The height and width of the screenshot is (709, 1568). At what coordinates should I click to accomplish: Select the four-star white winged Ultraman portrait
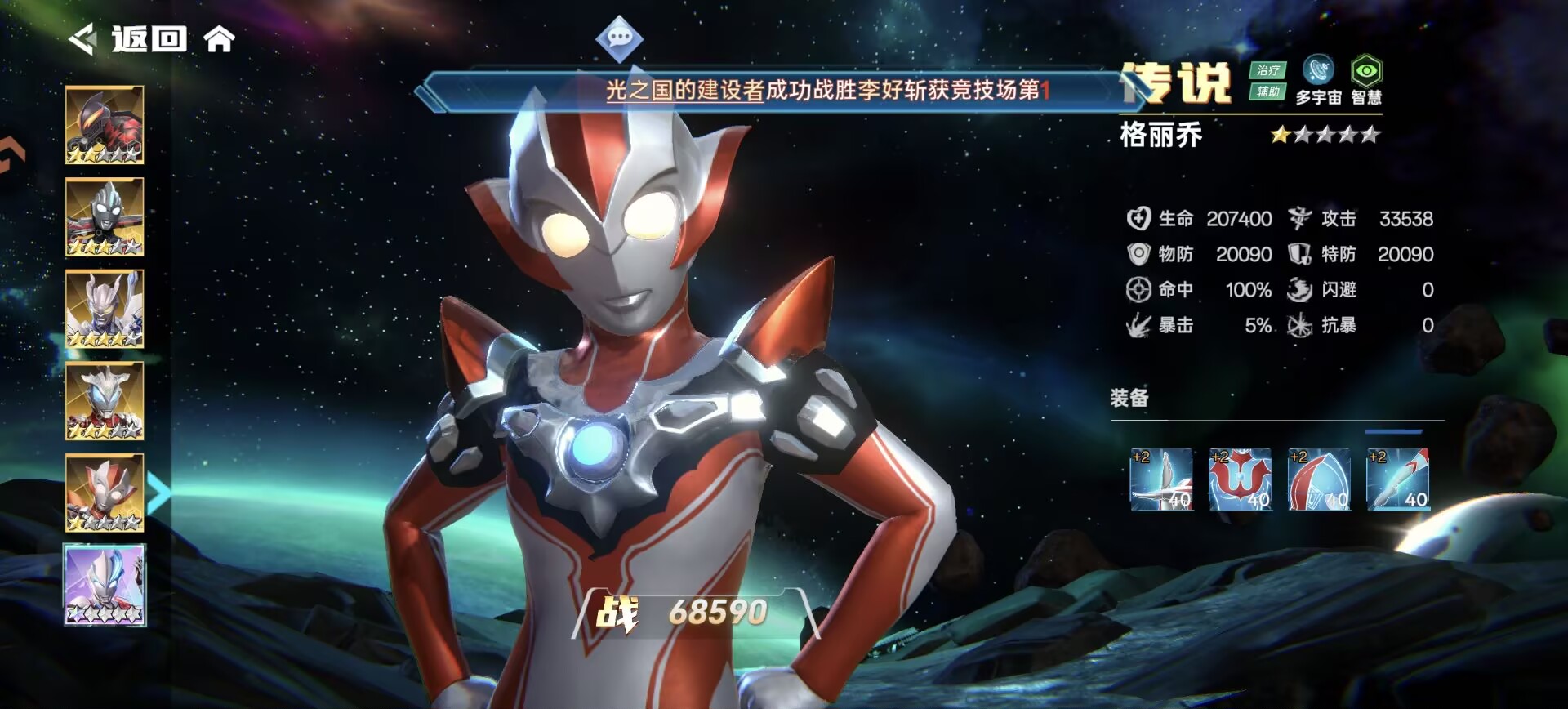(105, 309)
